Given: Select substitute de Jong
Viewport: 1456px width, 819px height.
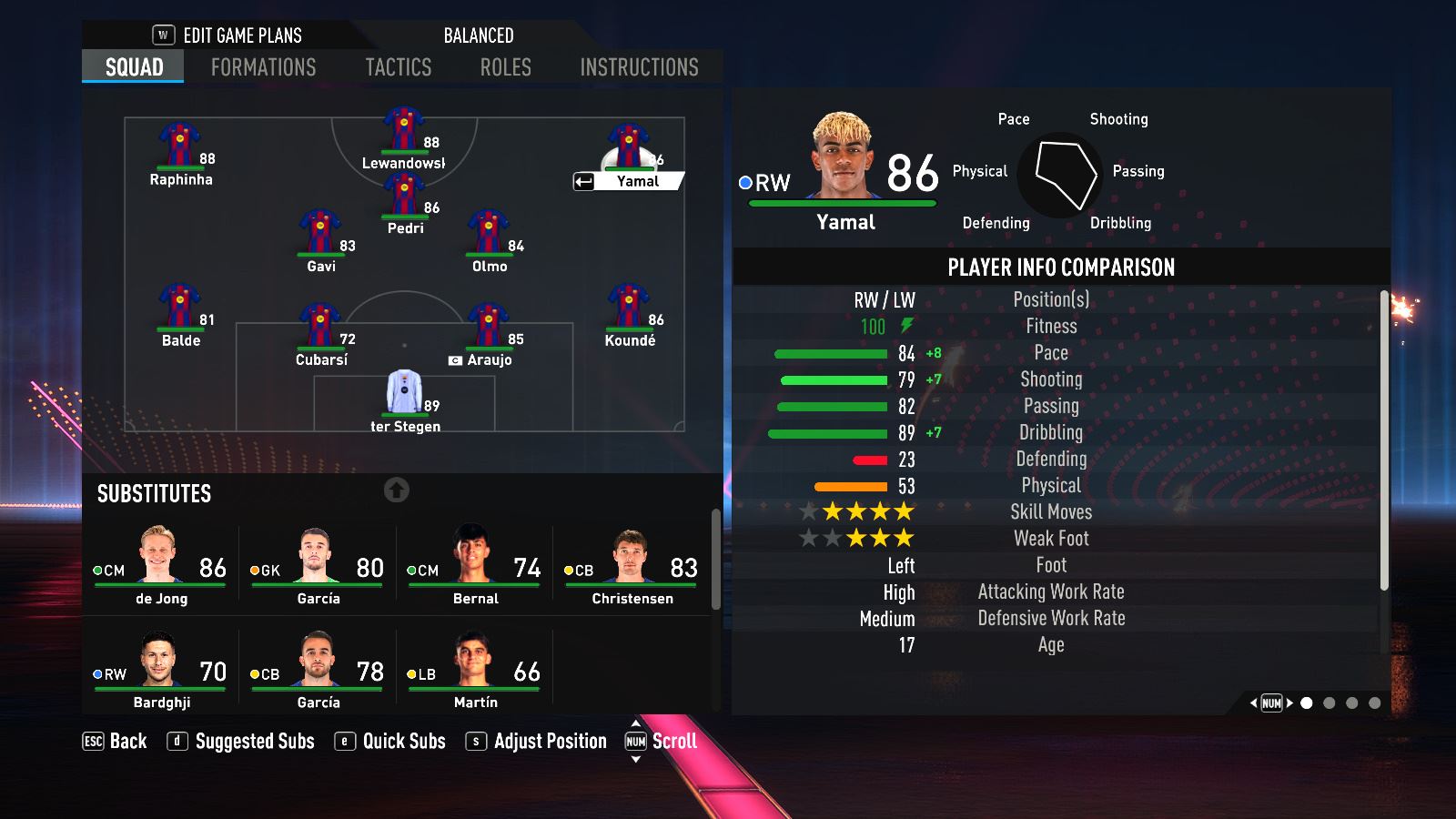Looking at the screenshot, I should pyautogui.click(x=161, y=566).
